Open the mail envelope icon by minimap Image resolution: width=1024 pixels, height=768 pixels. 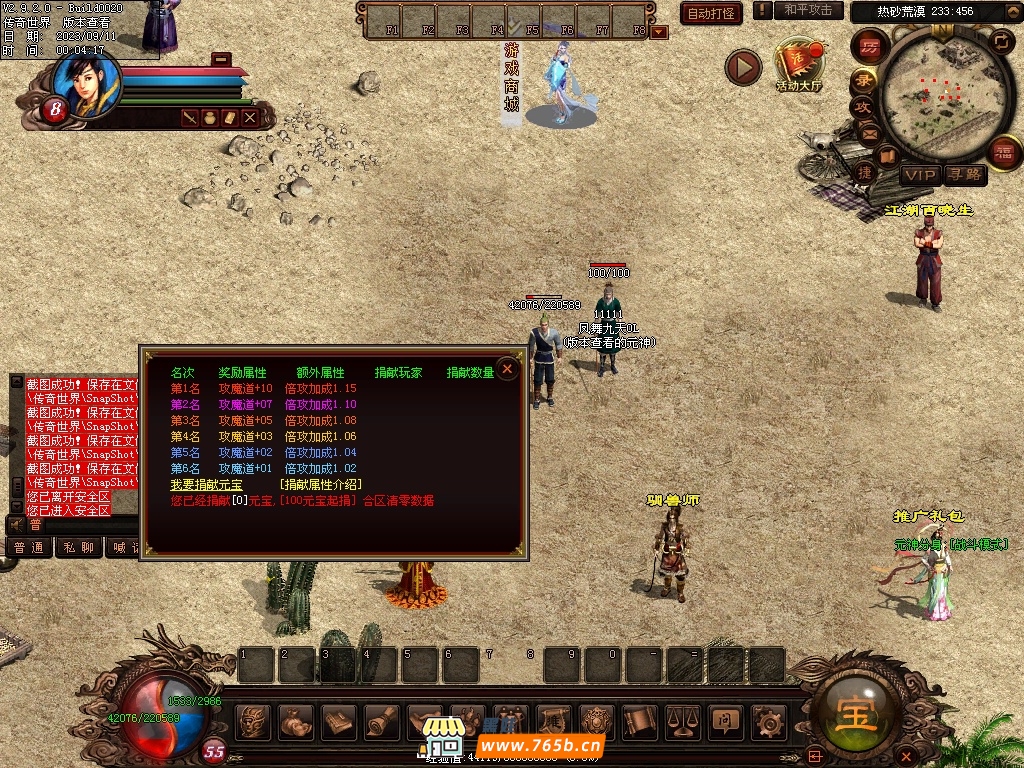(x=869, y=133)
